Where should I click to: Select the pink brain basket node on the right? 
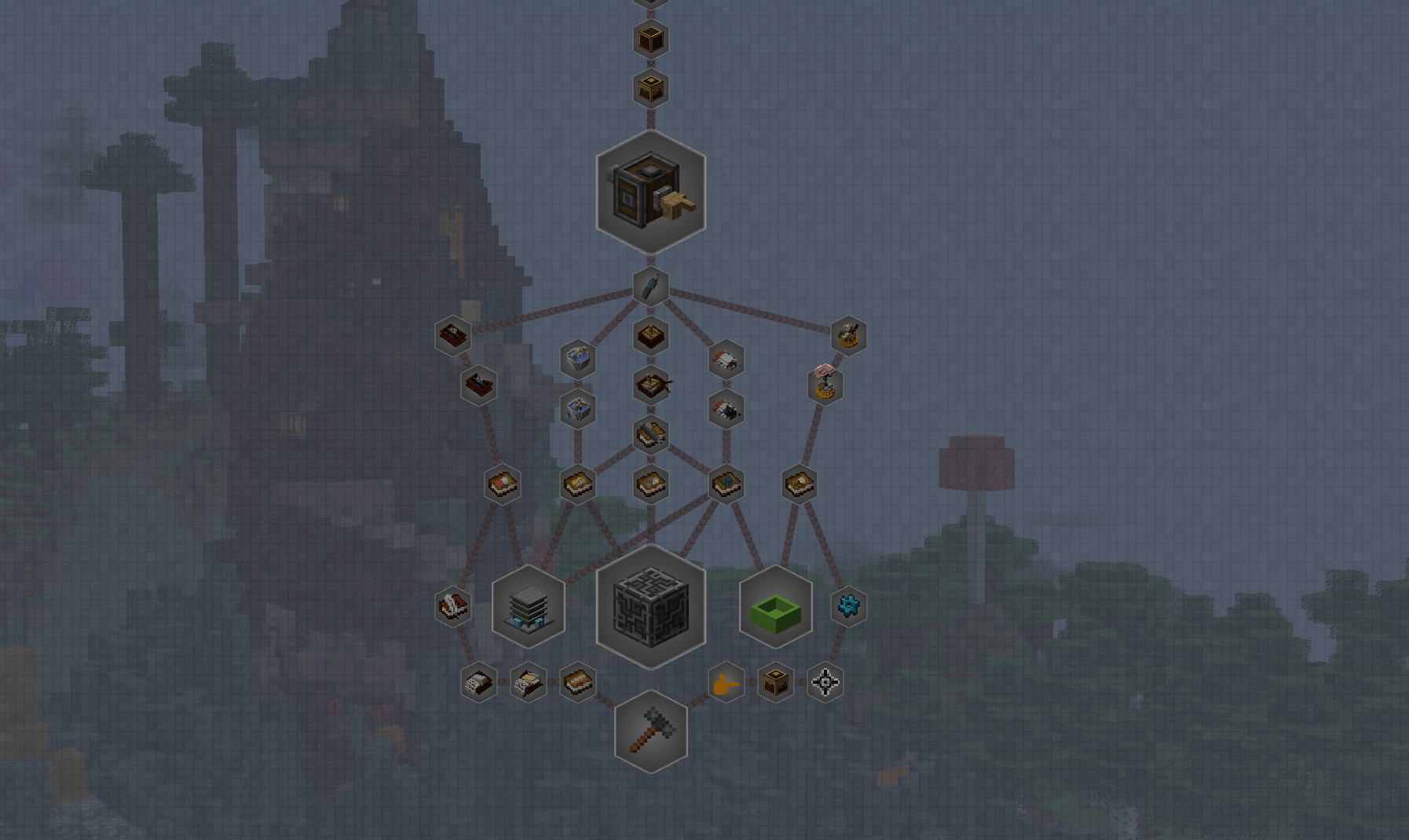[x=826, y=386]
